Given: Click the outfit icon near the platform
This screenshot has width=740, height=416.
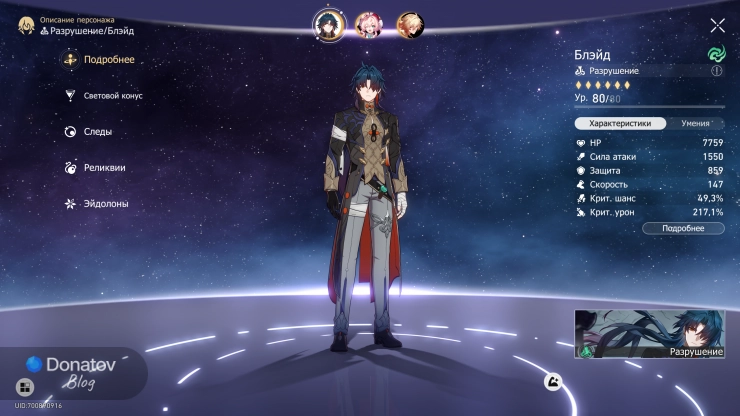Looking at the screenshot, I should [x=551, y=381].
